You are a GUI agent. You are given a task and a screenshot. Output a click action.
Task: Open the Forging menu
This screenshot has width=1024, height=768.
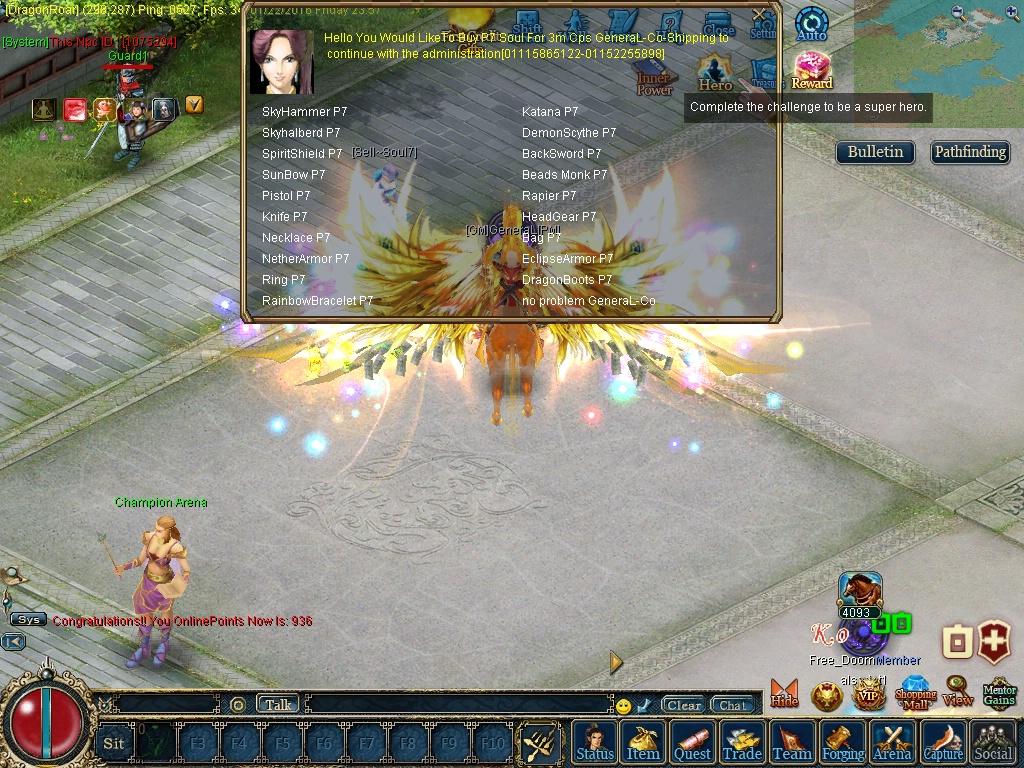[843, 743]
